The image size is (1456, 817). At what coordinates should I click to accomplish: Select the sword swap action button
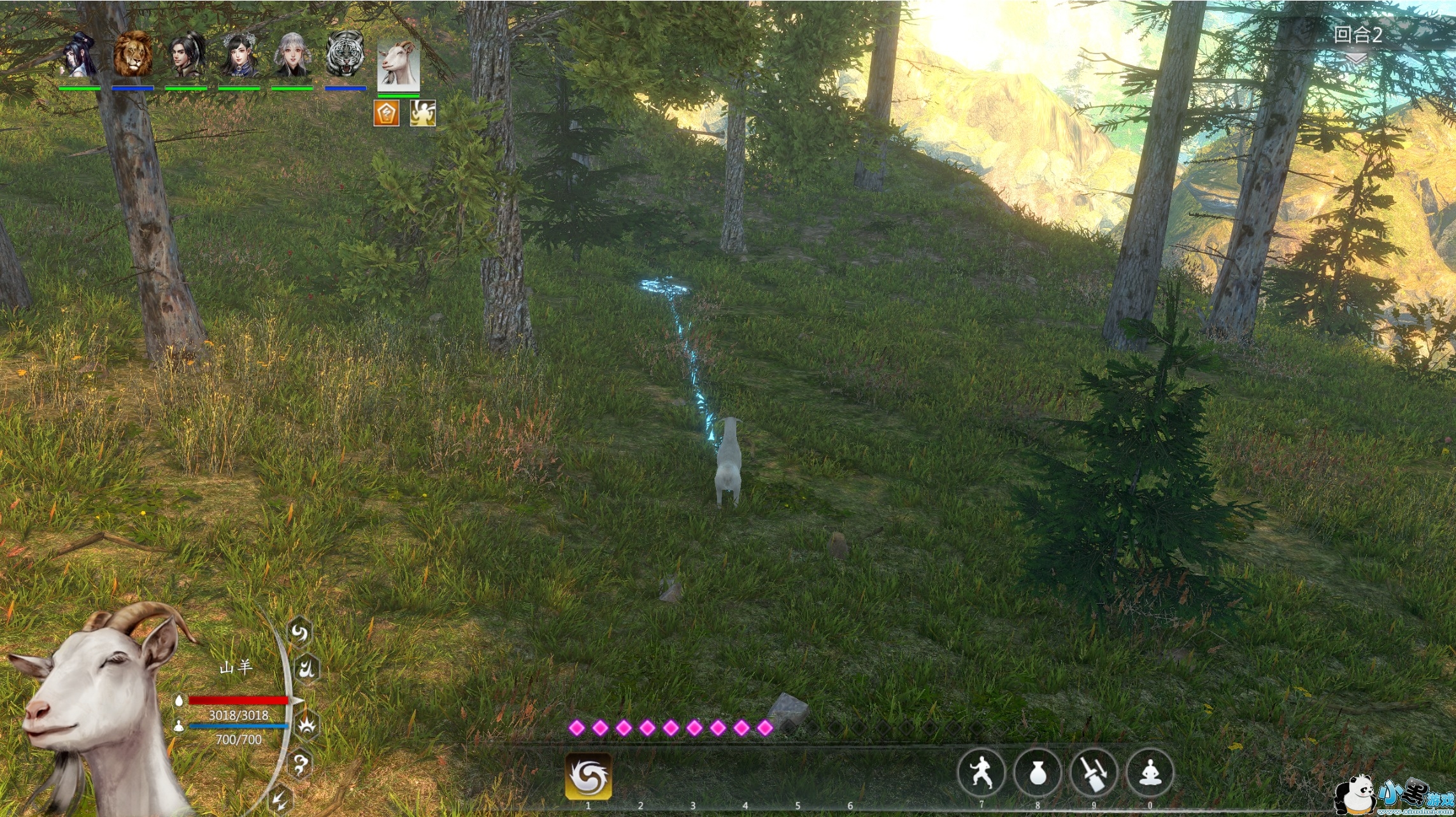[1094, 773]
